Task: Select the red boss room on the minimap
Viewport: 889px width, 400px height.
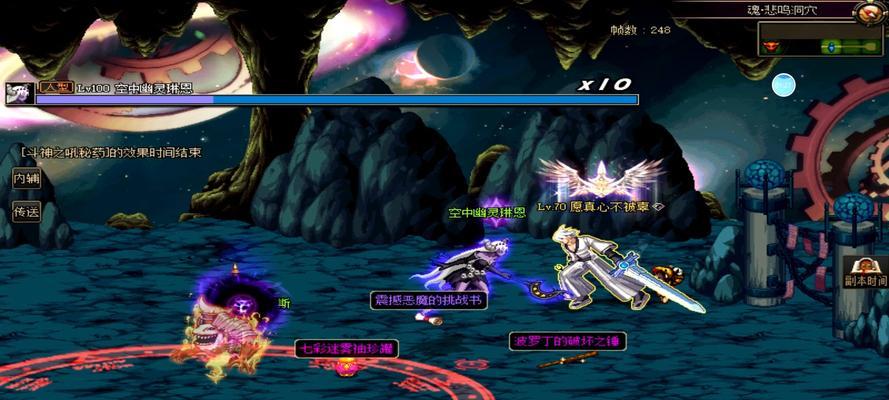Action: (x=771, y=46)
